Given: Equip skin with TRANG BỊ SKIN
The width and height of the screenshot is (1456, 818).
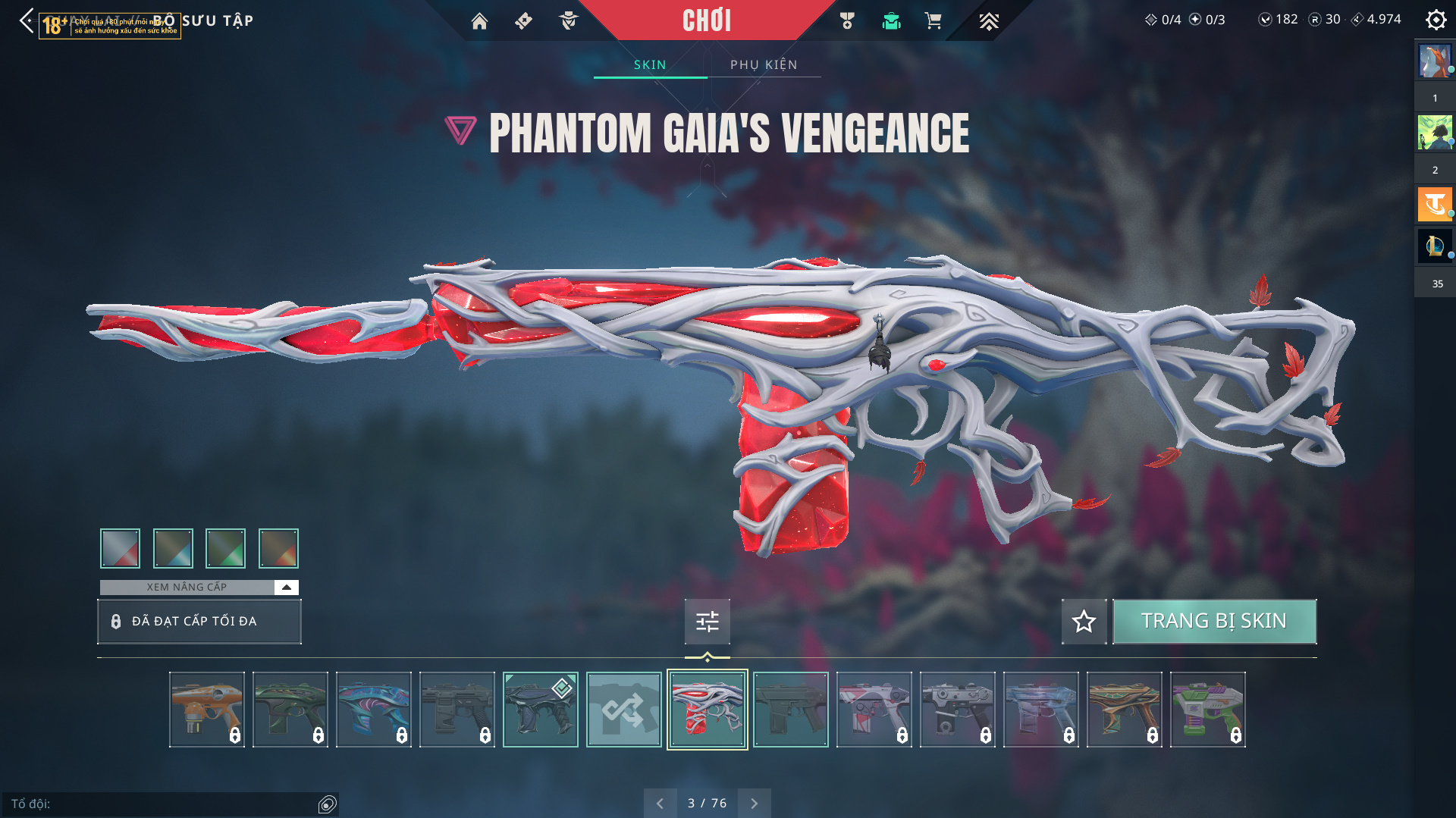Looking at the screenshot, I should (1213, 622).
